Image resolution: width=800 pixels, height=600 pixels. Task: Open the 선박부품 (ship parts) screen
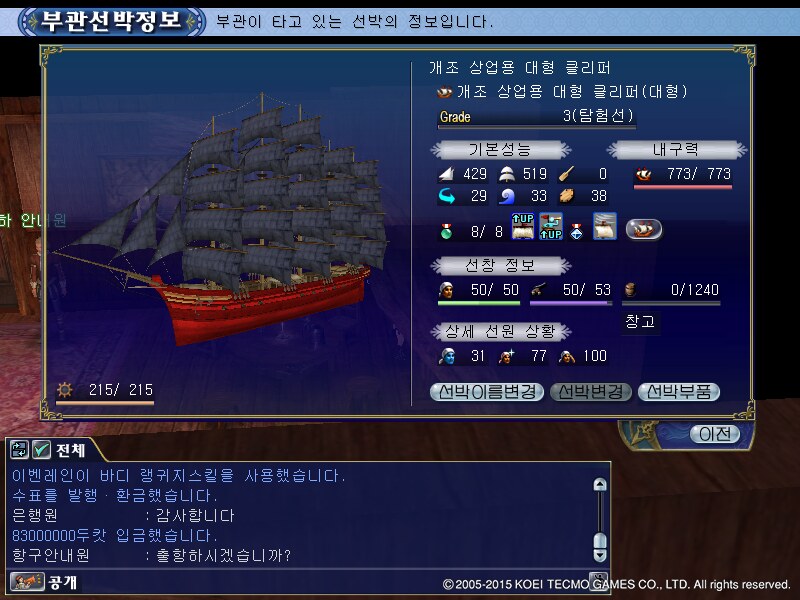pos(679,392)
